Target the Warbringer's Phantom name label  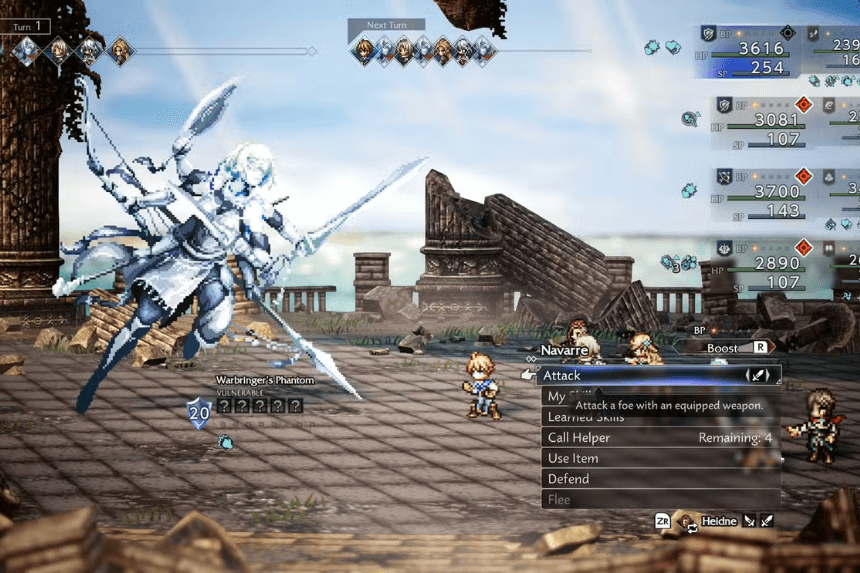point(265,380)
